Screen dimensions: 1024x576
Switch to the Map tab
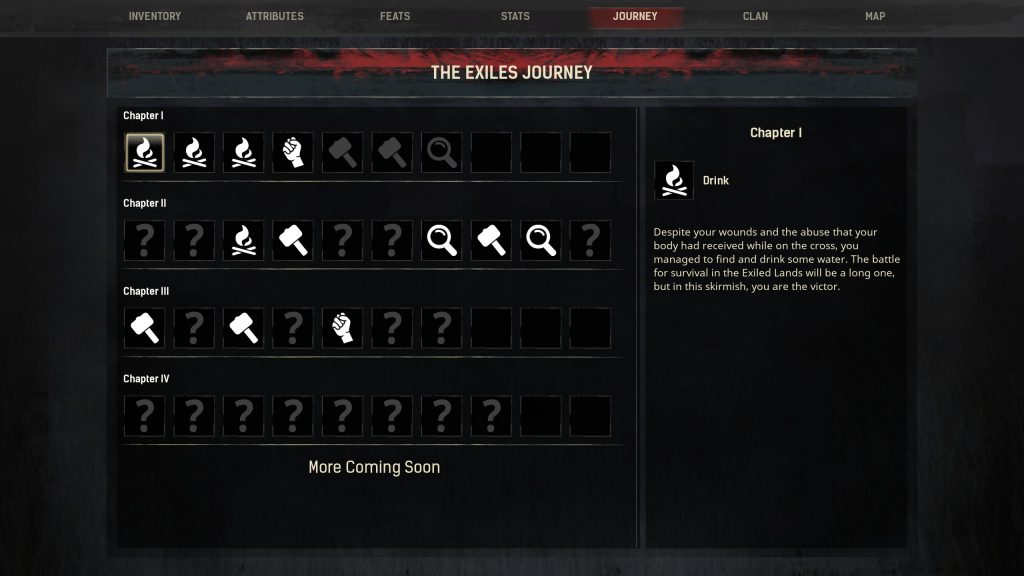point(875,16)
